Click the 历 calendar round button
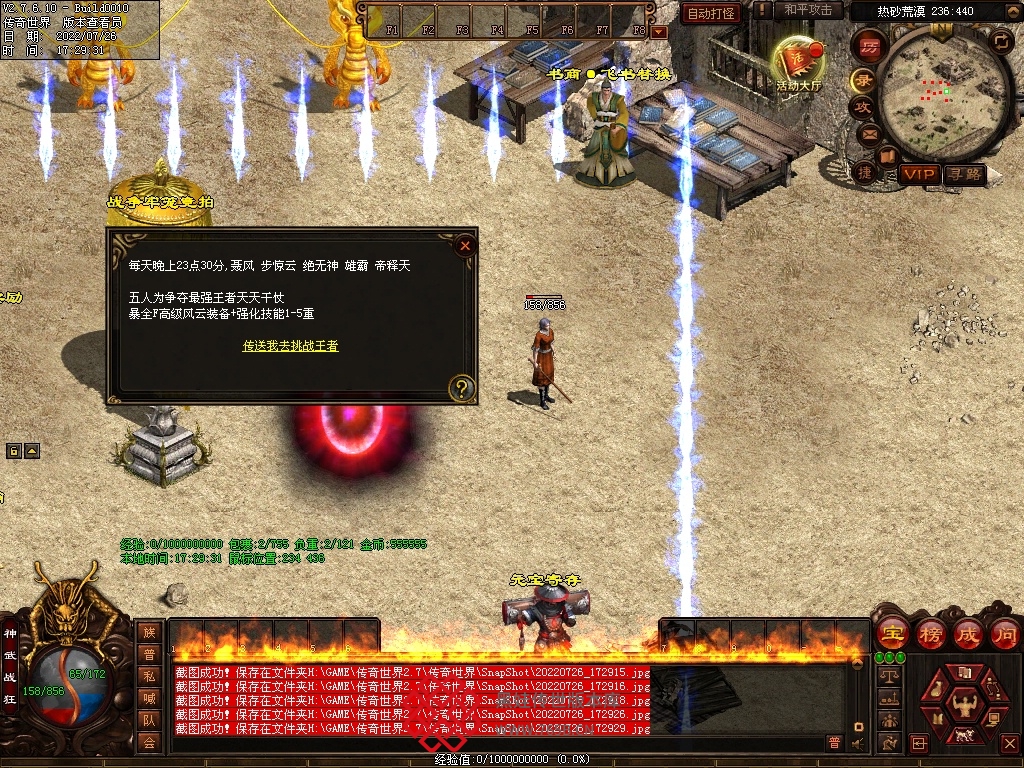This screenshot has height=768, width=1024. (x=870, y=46)
